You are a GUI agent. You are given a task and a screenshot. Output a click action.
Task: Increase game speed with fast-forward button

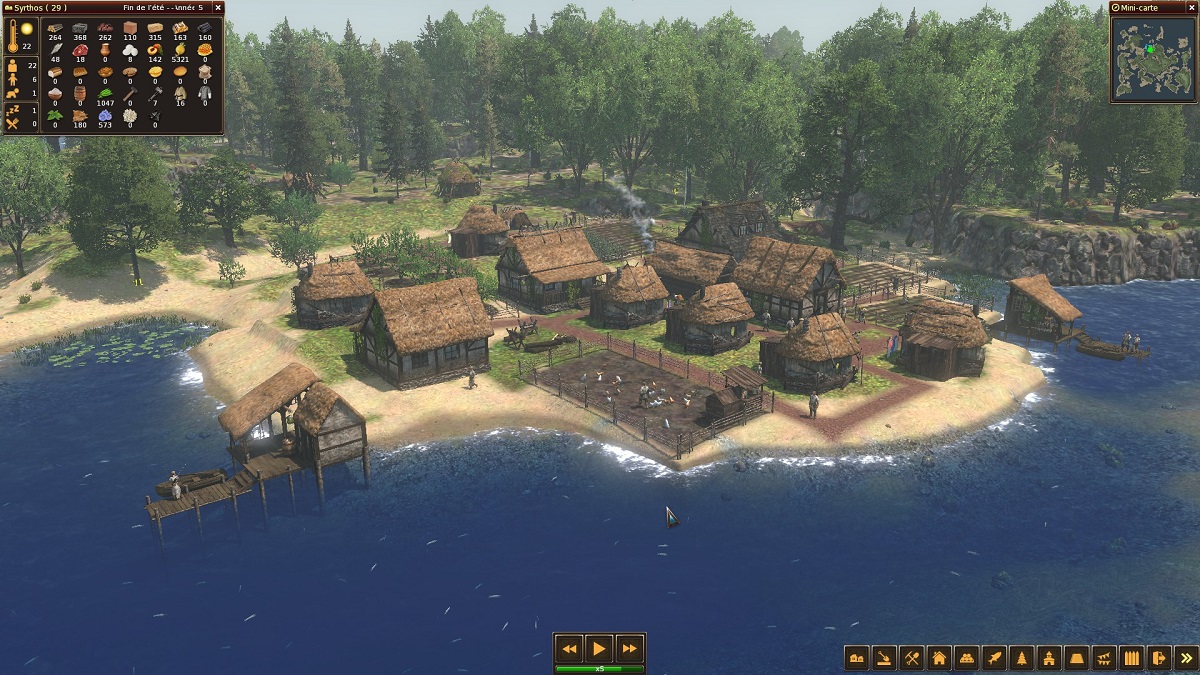coord(628,647)
